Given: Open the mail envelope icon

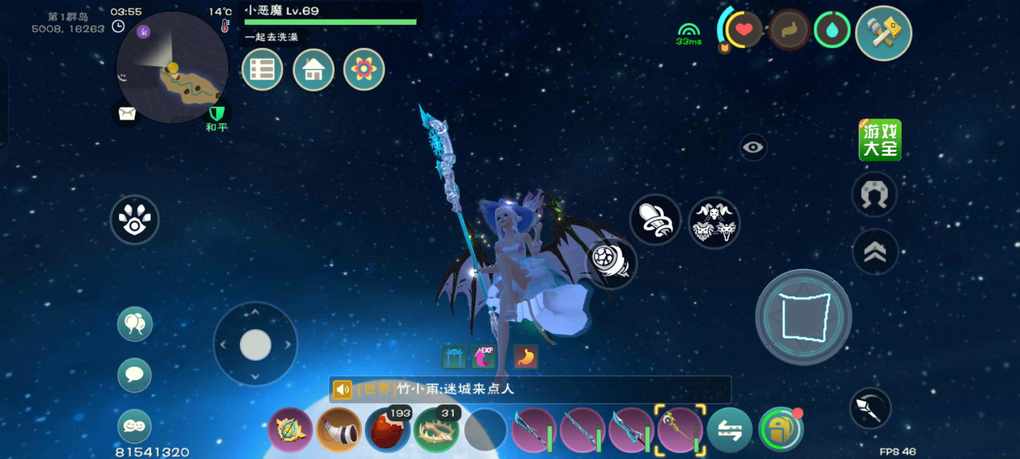Looking at the screenshot, I should click(126, 114).
